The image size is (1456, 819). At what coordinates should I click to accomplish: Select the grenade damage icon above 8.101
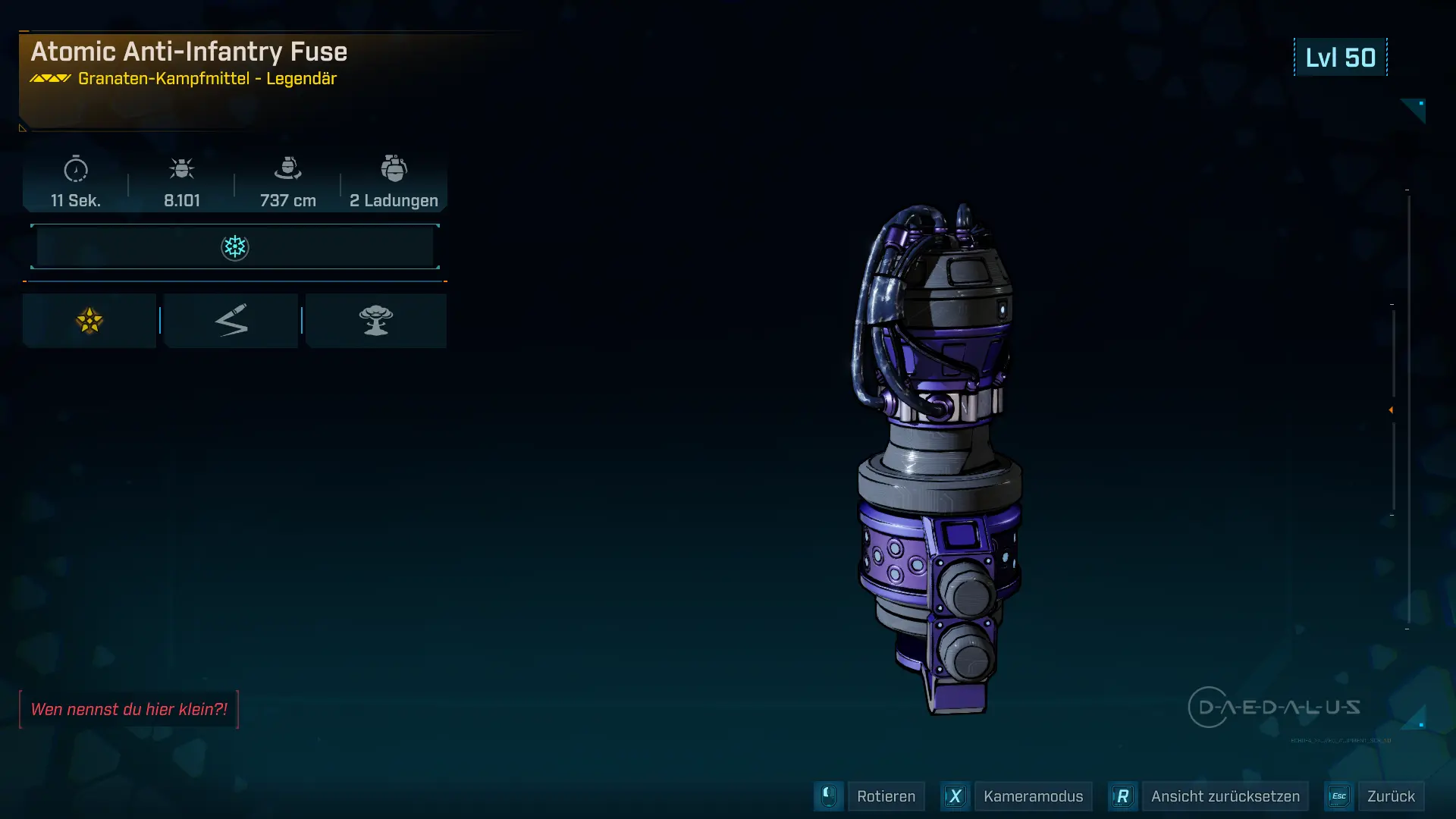pyautogui.click(x=182, y=169)
